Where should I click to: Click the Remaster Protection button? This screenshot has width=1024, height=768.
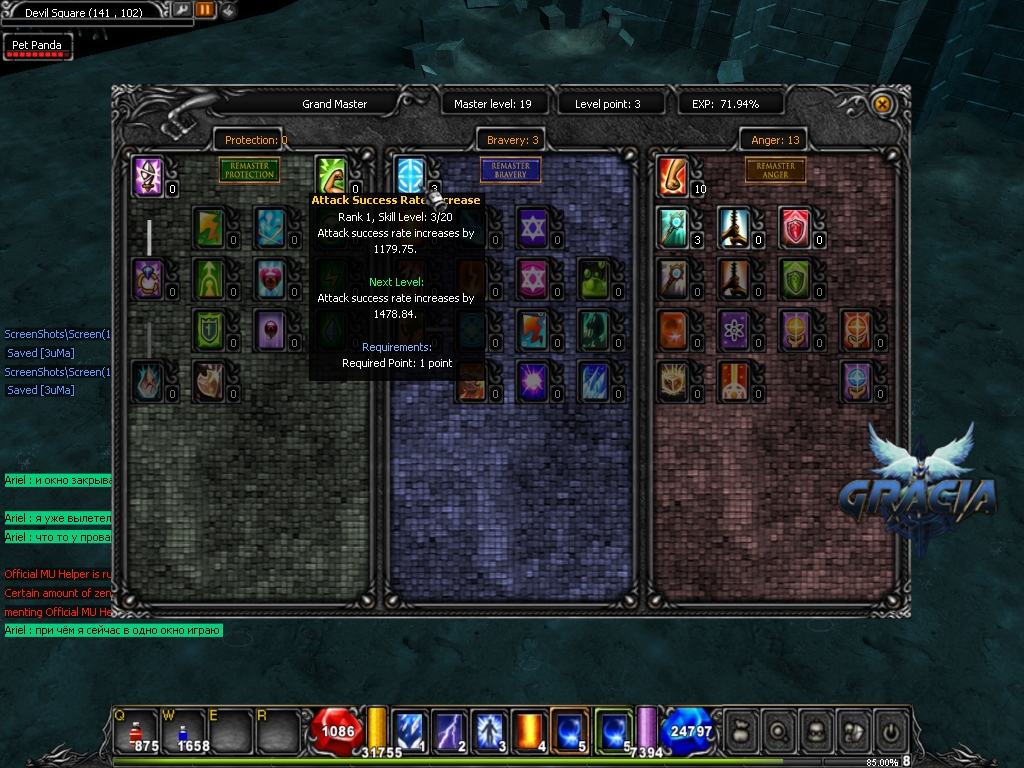[x=249, y=170]
